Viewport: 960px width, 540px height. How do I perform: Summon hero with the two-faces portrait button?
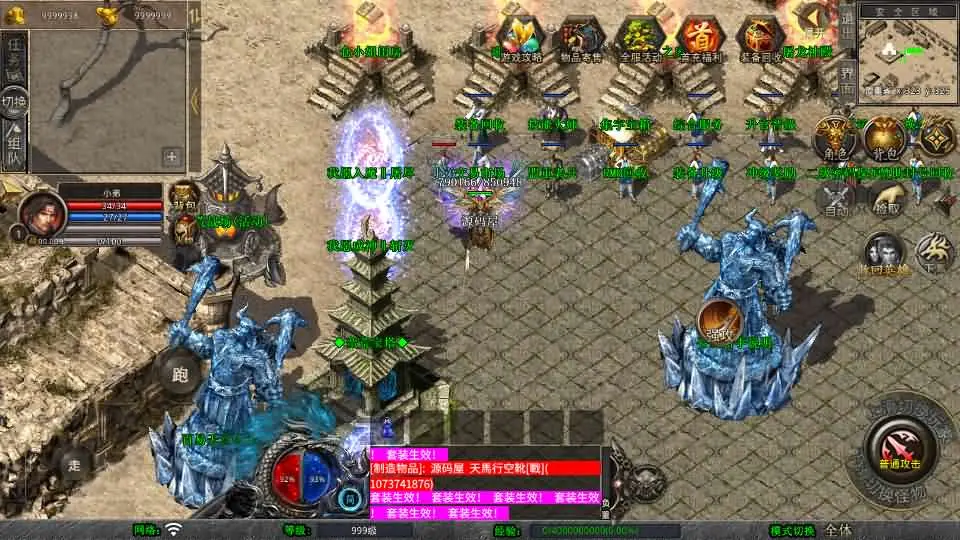coord(882,251)
